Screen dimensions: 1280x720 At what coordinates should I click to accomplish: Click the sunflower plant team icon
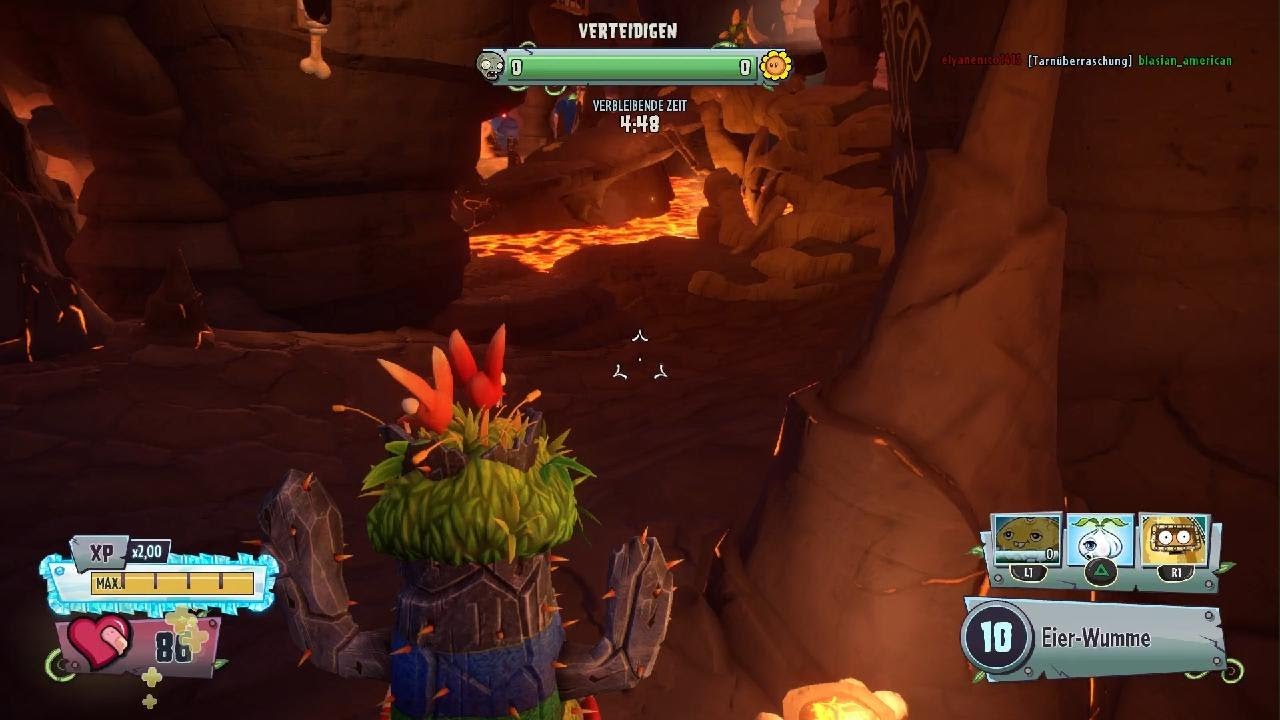[775, 67]
